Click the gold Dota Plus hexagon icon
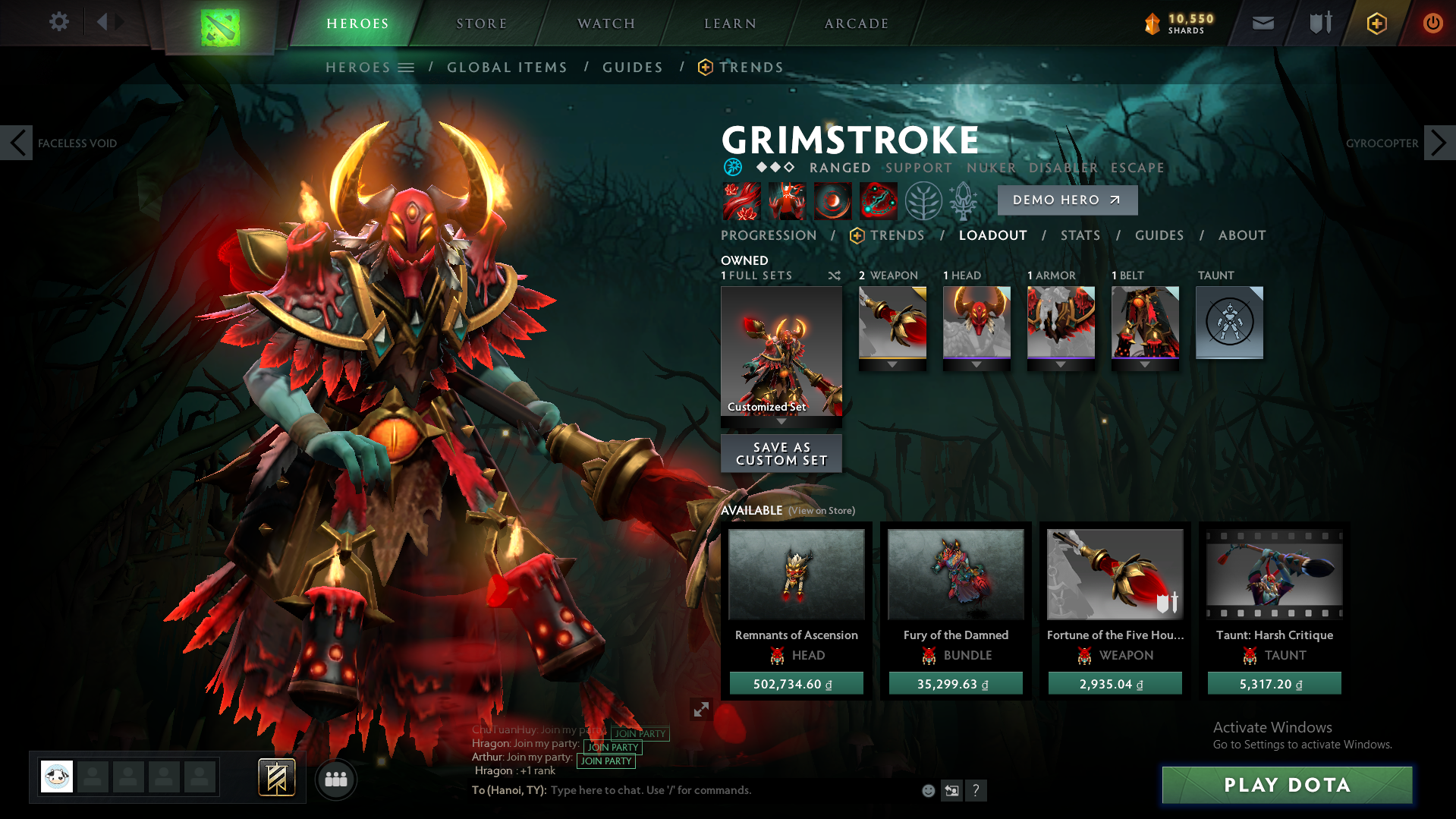The width and height of the screenshot is (1456, 819). (x=1375, y=22)
